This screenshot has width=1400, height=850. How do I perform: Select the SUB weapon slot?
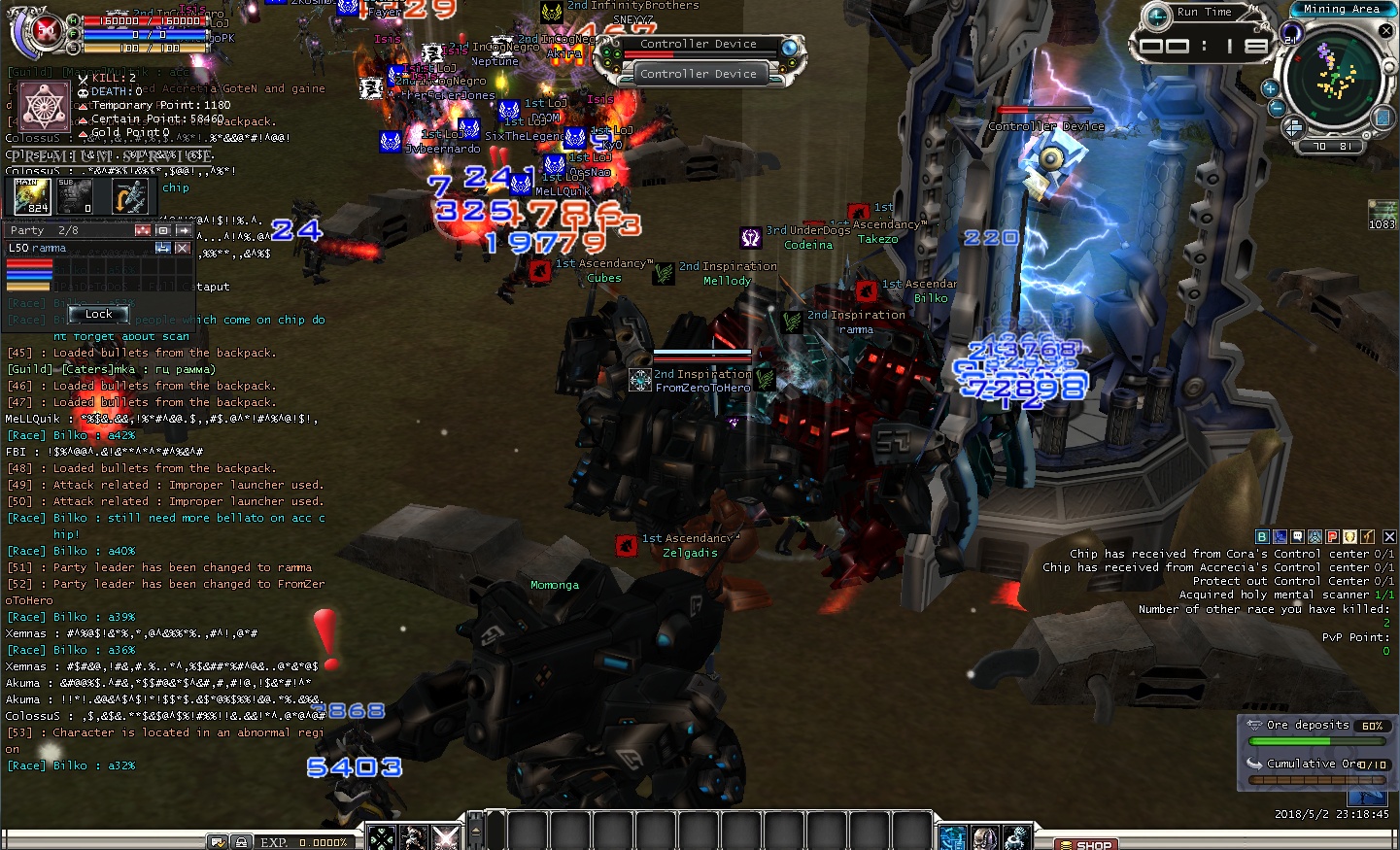(75, 196)
